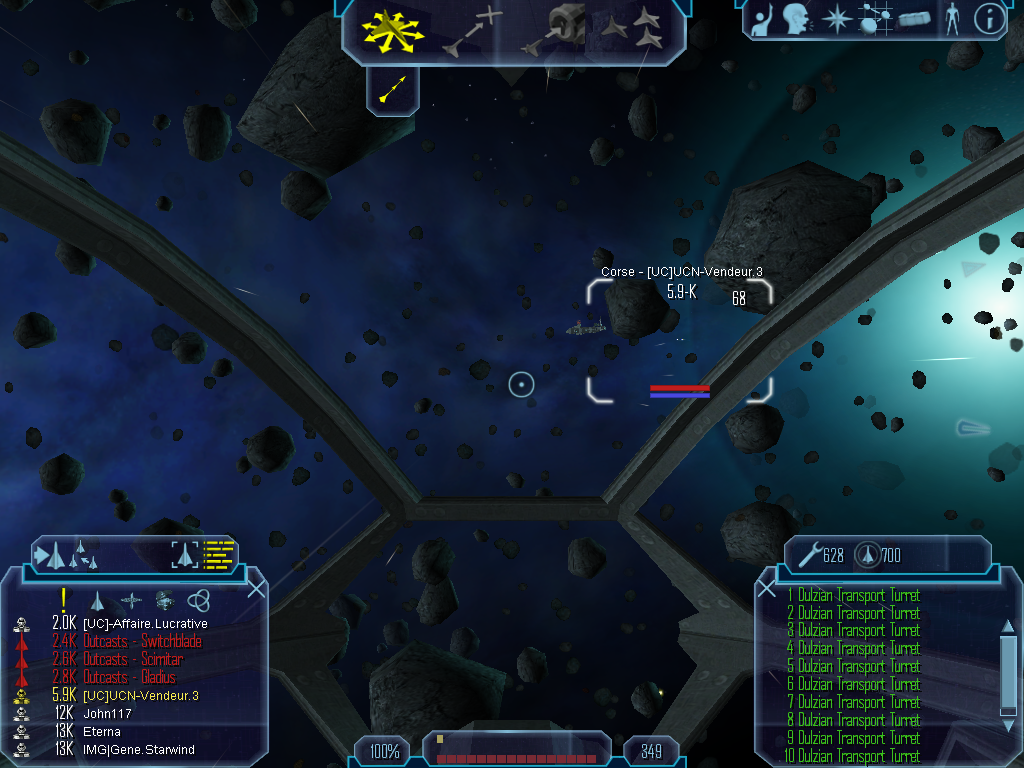
Task: Use nanobots via the wrench icon
Action: coord(807,554)
